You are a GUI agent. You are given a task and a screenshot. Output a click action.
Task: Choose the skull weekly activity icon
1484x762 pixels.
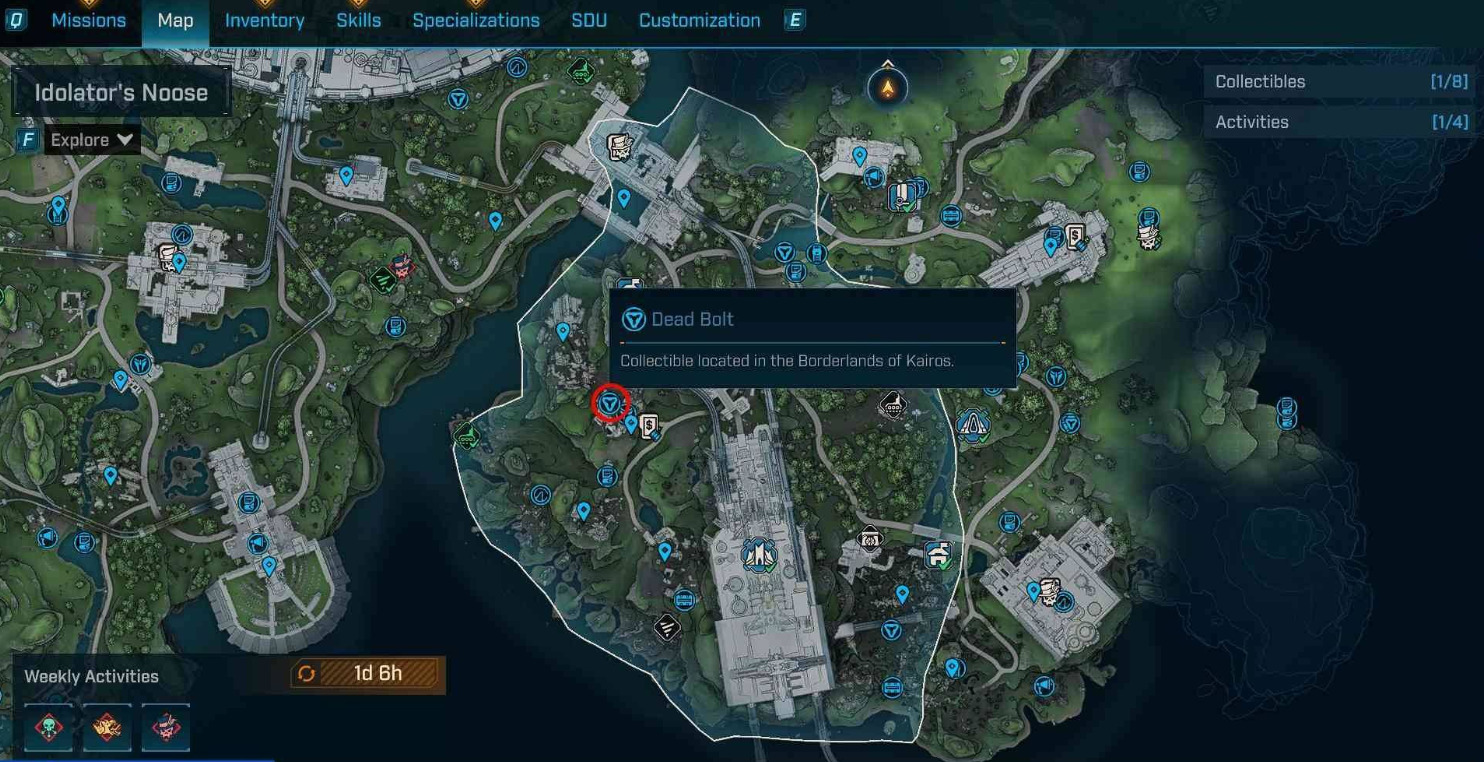[48, 726]
